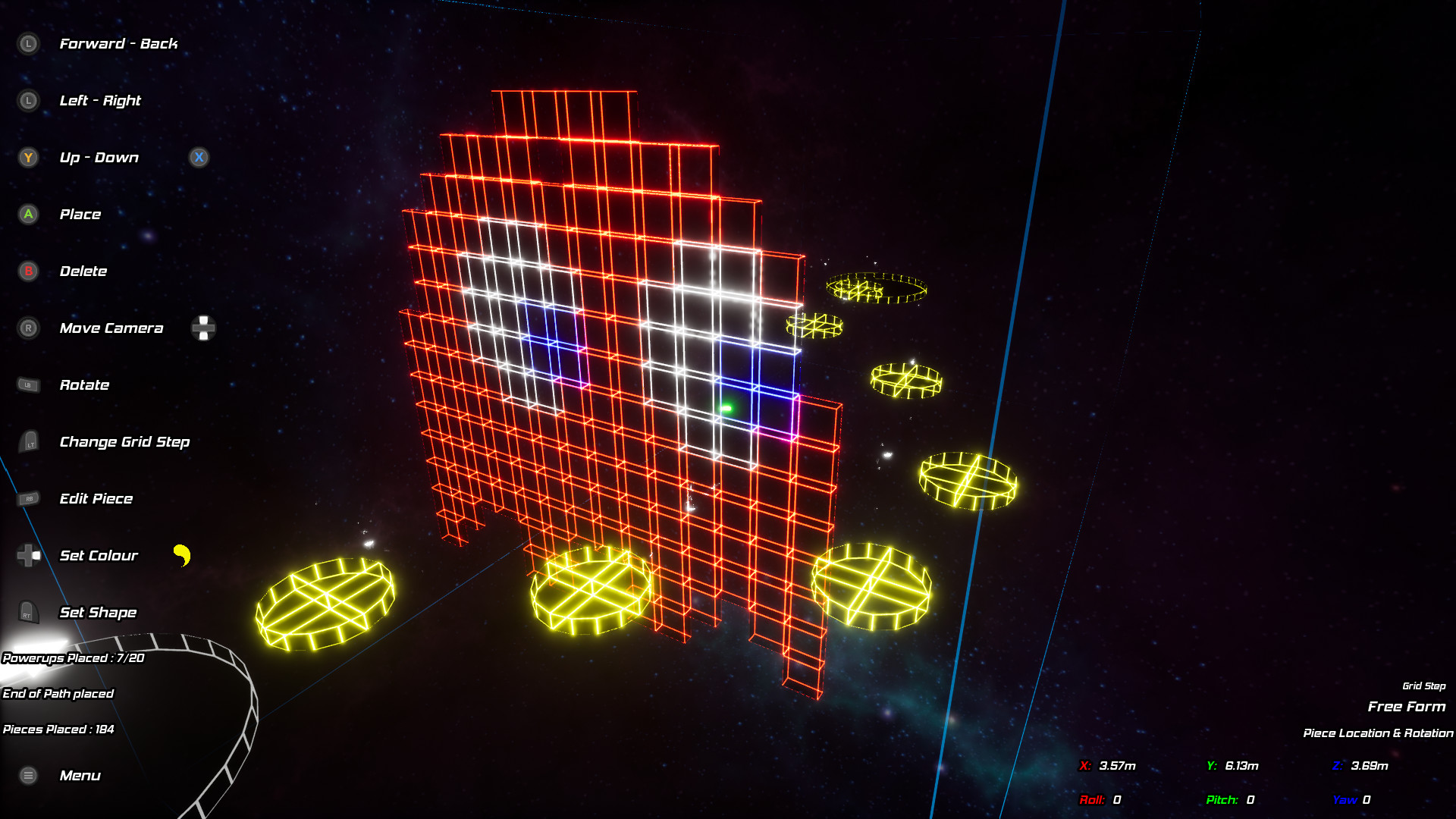
Task: Click the D-pad icon beside Set Colour
Action: (28, 556)
